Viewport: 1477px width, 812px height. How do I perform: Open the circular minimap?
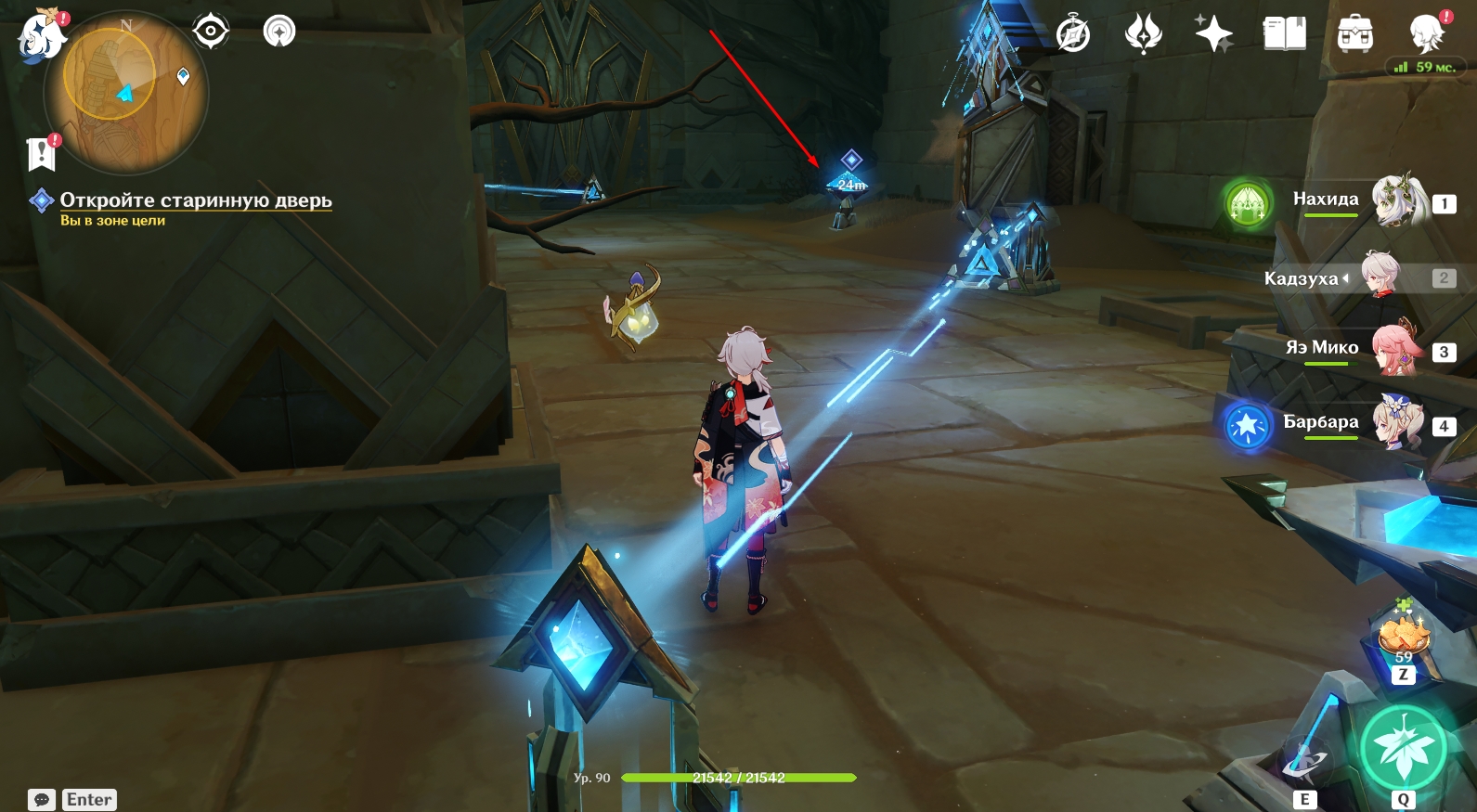pyautogui.click(x=126, y=93)
